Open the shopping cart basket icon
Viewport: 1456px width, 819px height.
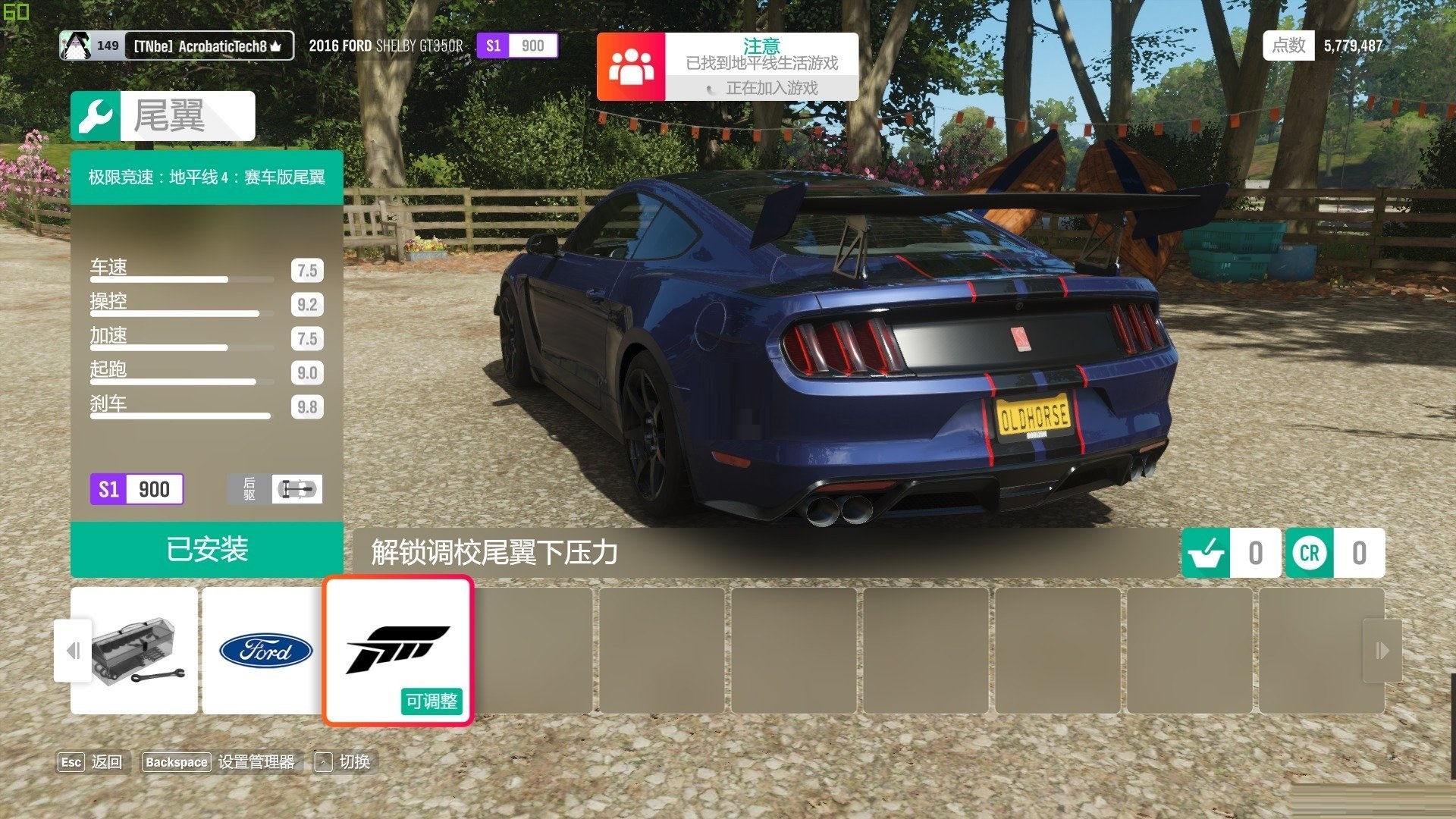point(1206,553)
